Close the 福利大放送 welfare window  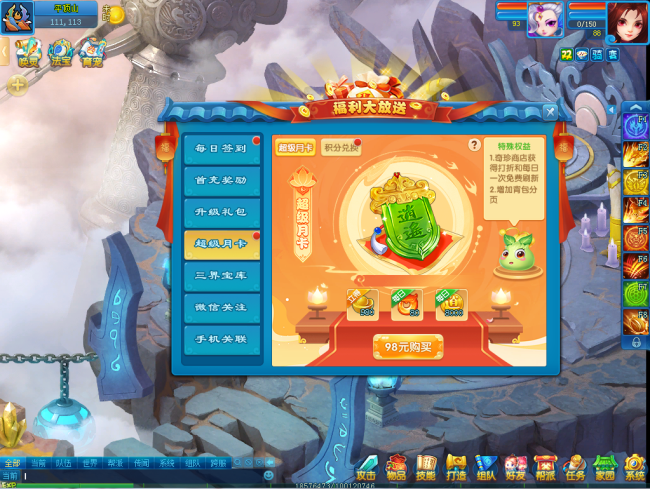click(550, 112)
